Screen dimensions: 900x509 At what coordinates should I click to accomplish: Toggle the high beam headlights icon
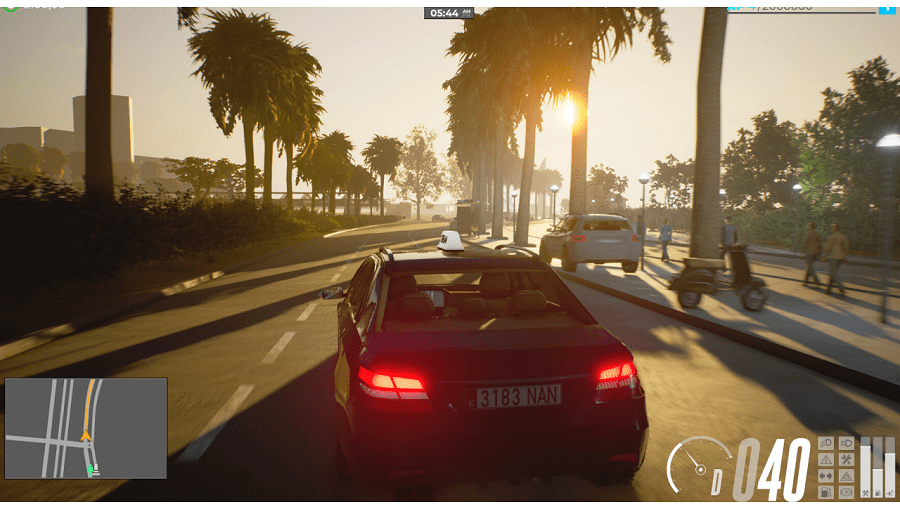[x=846, y=443]
